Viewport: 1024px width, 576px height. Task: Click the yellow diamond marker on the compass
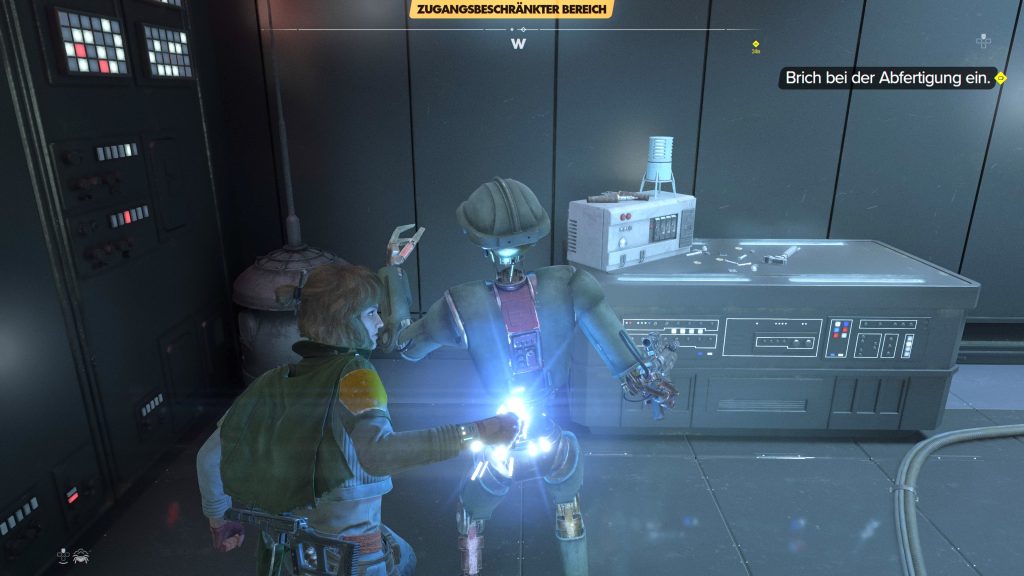coord(756,44)
